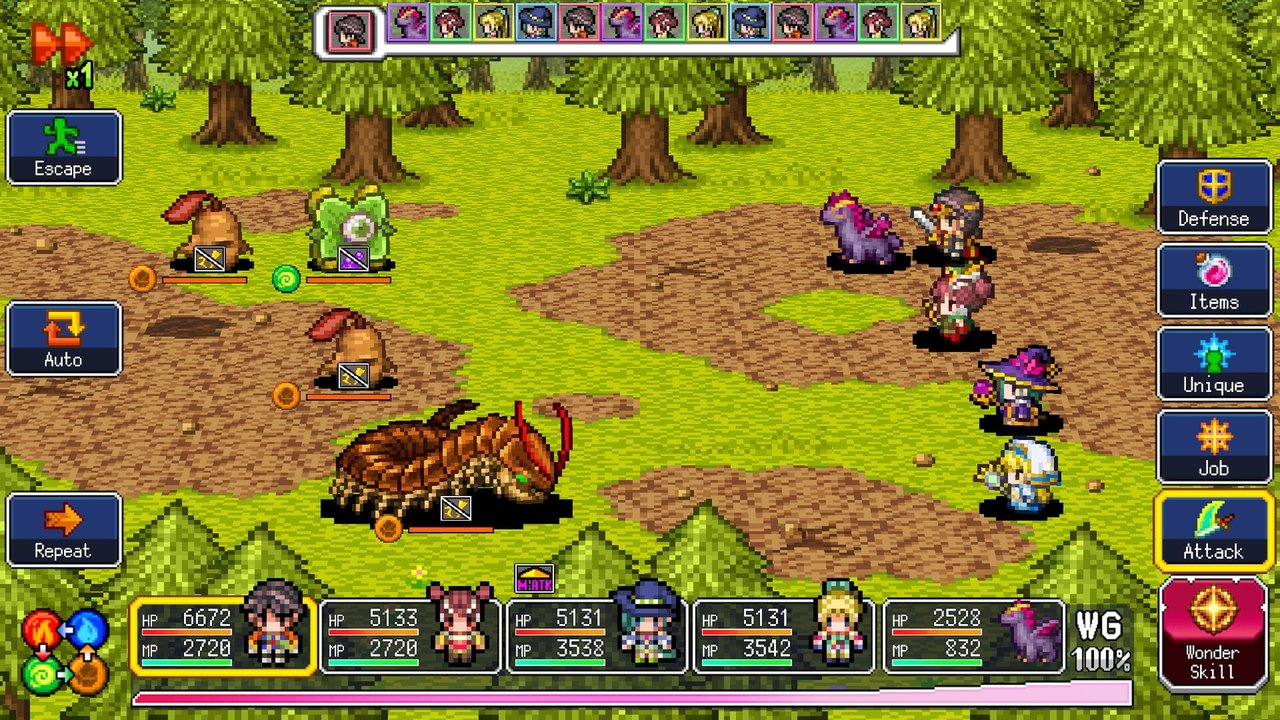Enable Auto battle mode

click(x=64, y=339)
